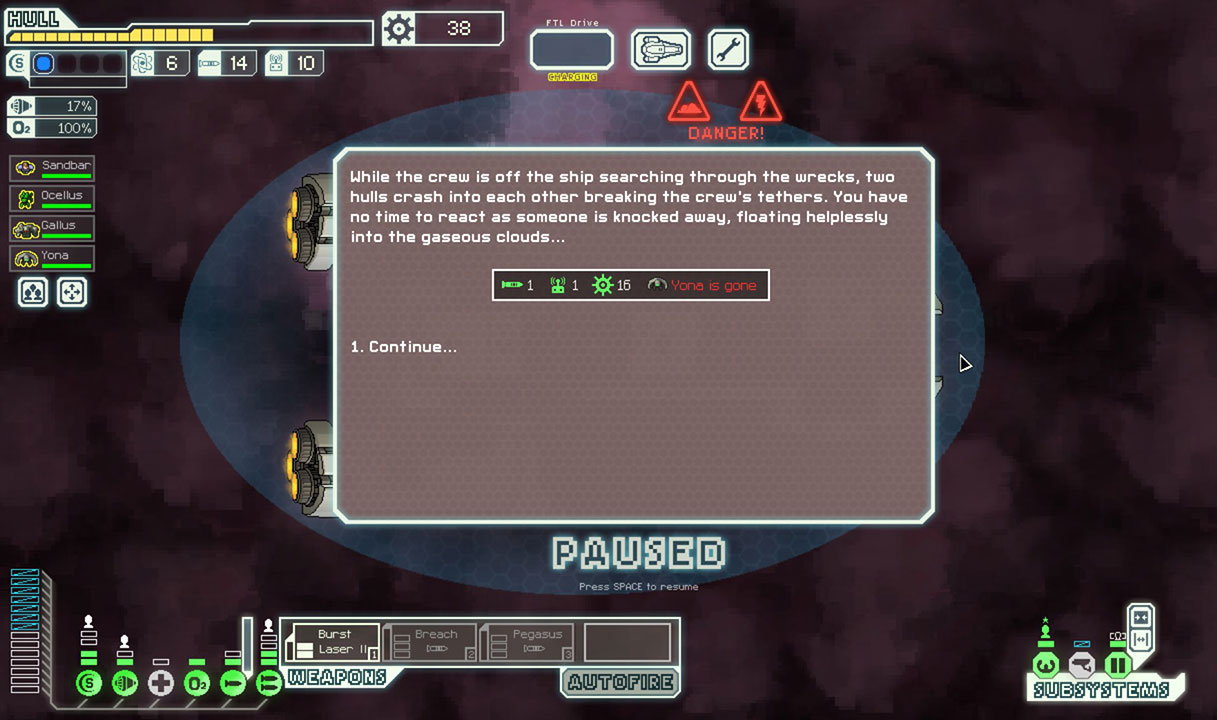The image size is (1217, 720).
Task: Click the open all doors button
Action: coord(1140,639)
